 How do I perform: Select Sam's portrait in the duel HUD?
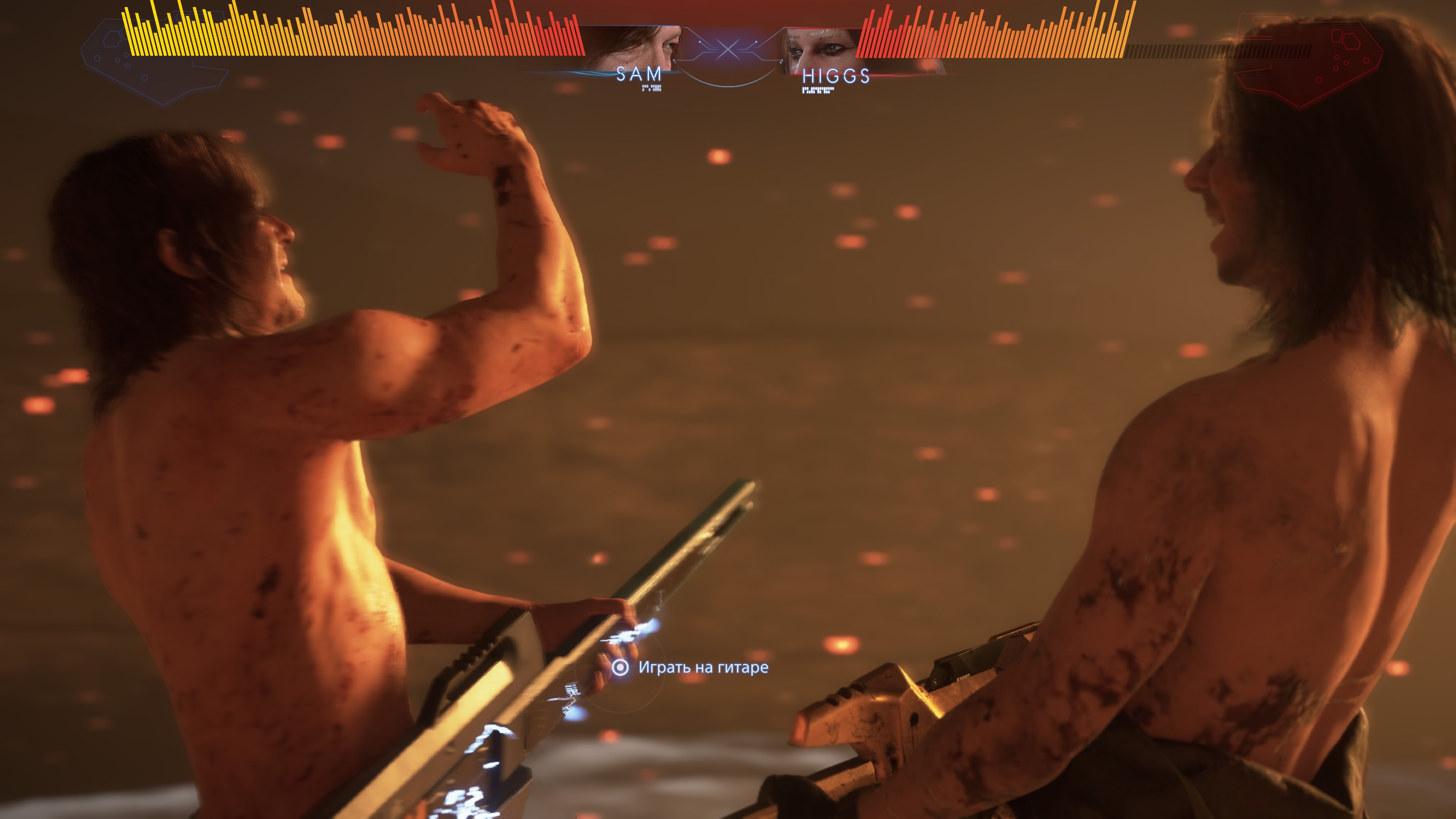click(633, 47)
